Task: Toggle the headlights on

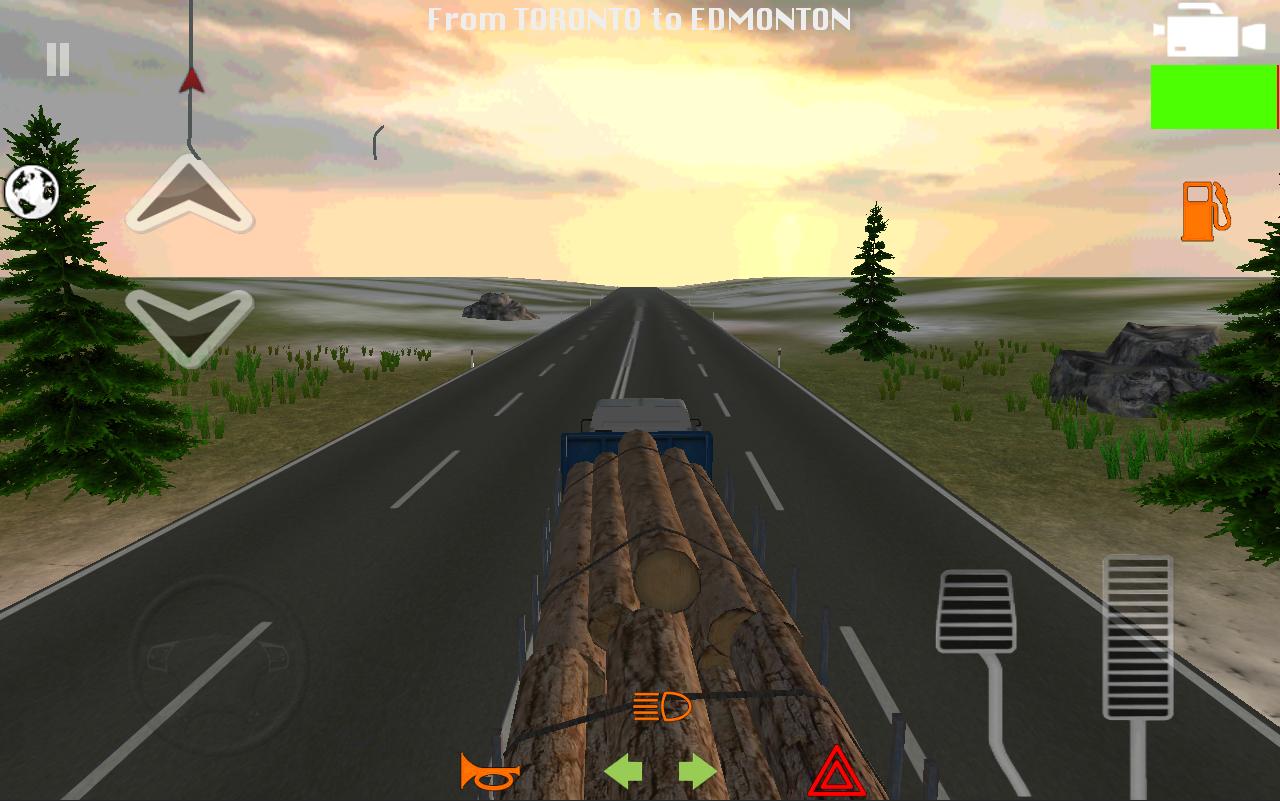Action: point(661,707)
